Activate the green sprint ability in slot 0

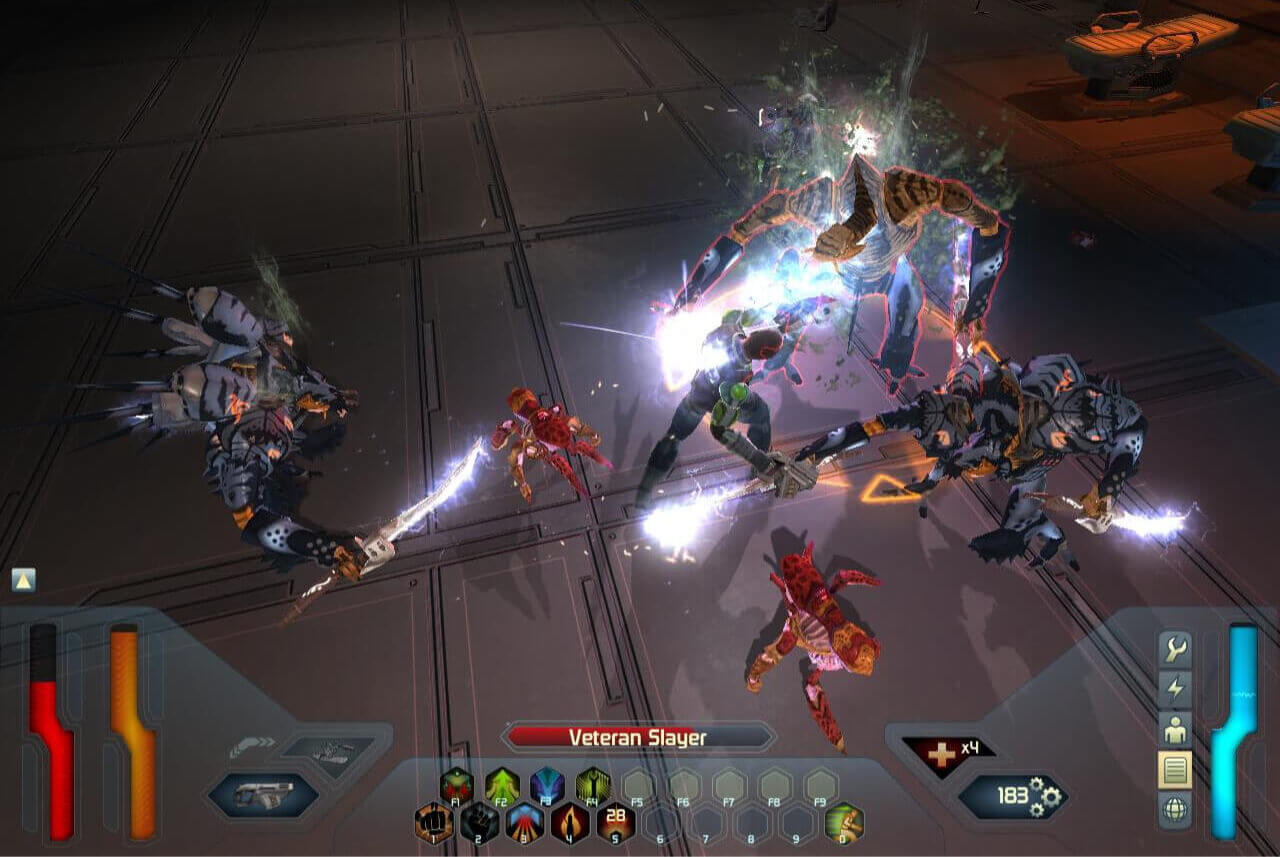(x=844, y=823)
